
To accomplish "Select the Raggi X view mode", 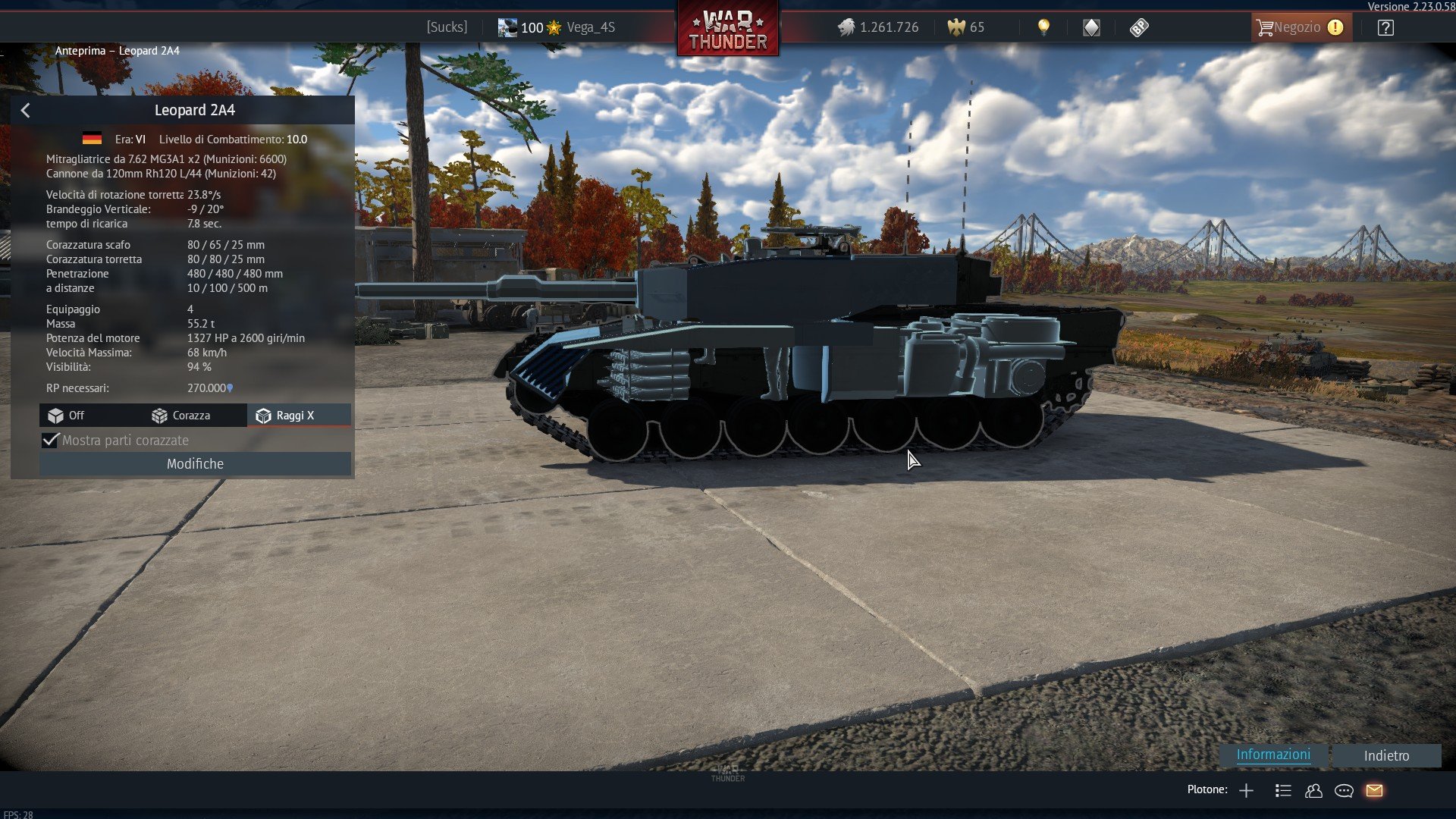I will pyautogui.click(x=285, y=416).
